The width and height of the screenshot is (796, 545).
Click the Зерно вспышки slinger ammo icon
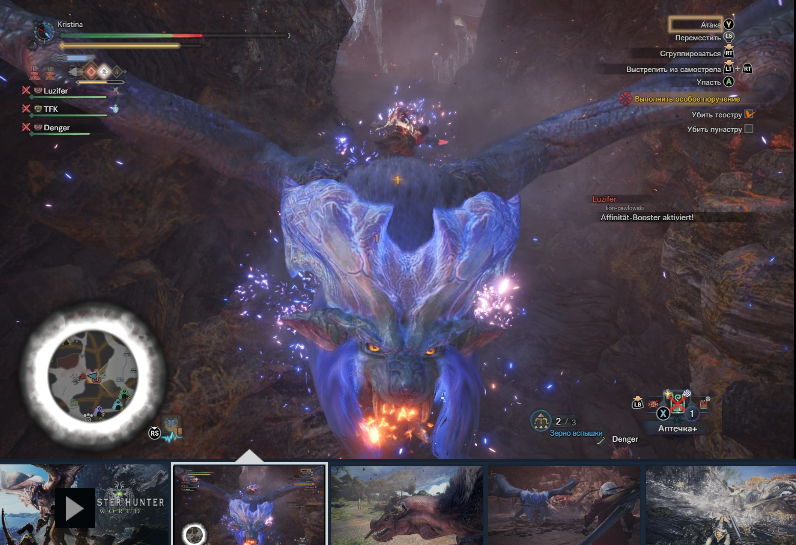click(x=541, y=421)
